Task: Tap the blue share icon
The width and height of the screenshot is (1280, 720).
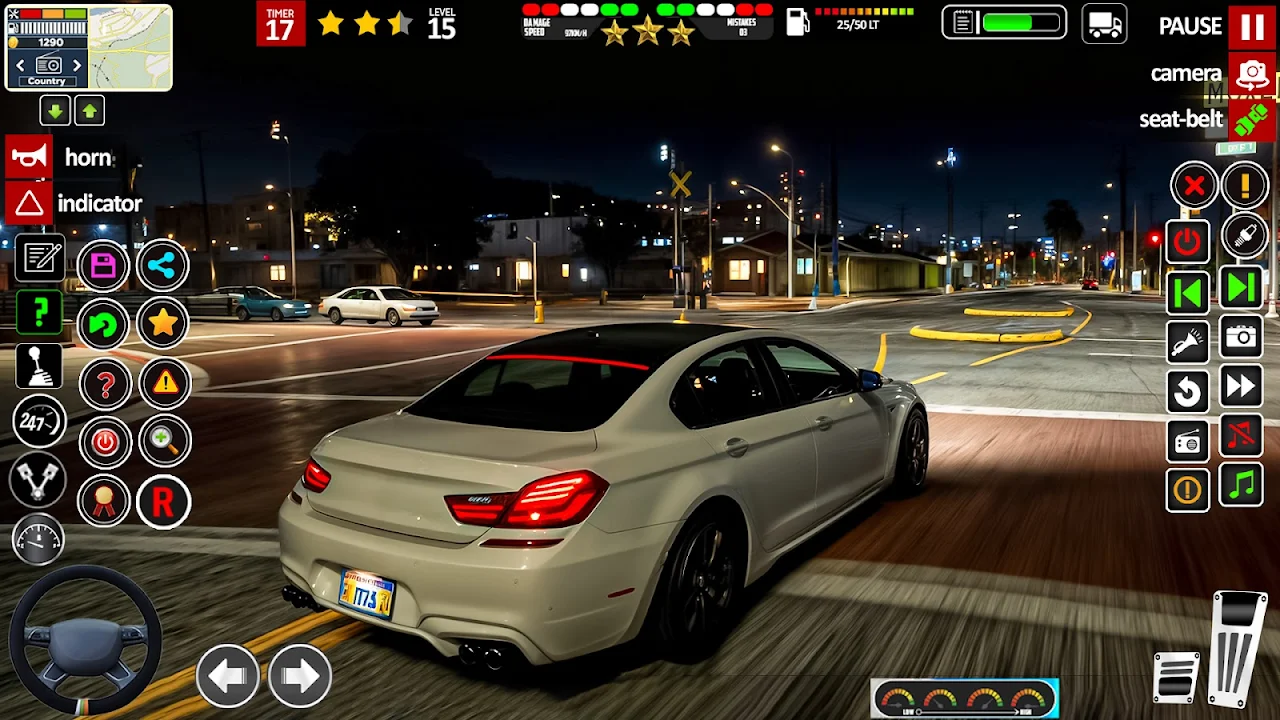Action: (x=162, y=265)
